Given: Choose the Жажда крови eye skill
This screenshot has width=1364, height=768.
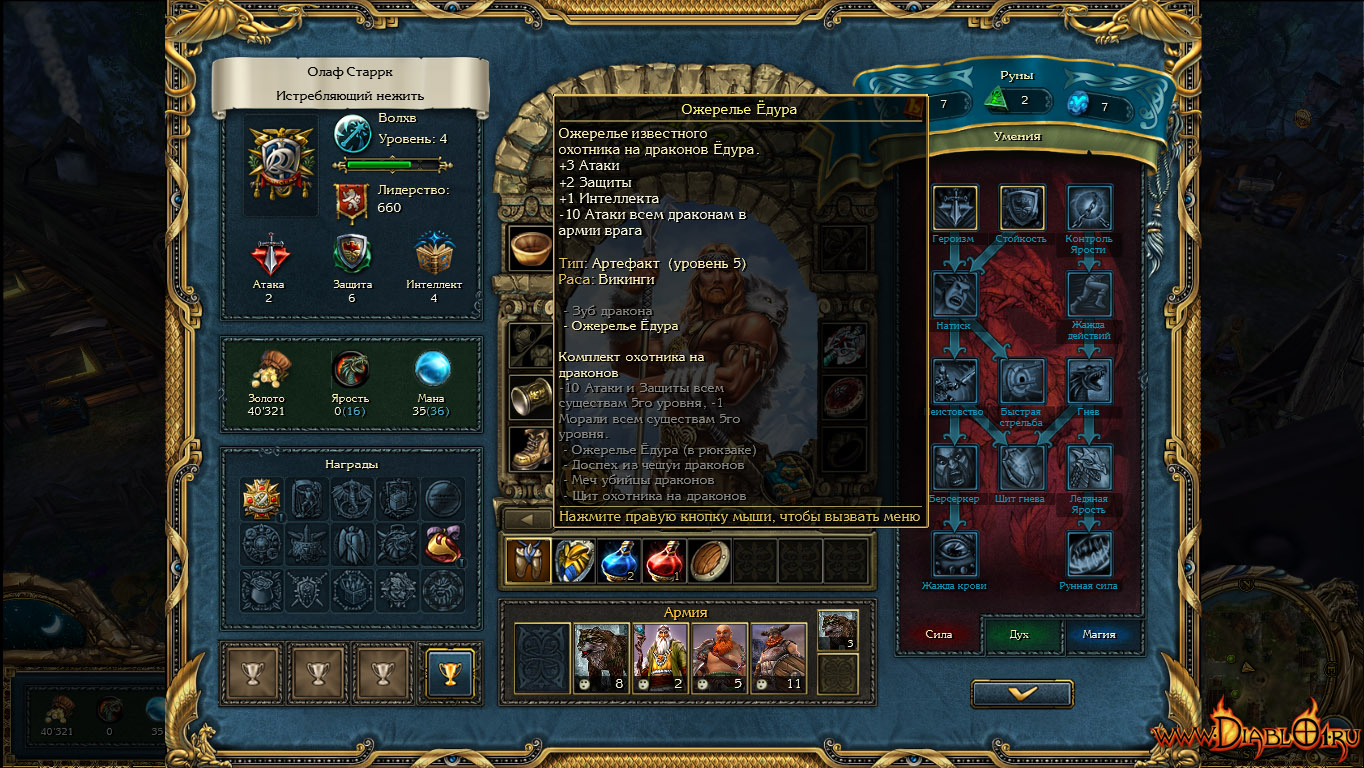Looking at the screenshot, I should (x=955, y=554).
